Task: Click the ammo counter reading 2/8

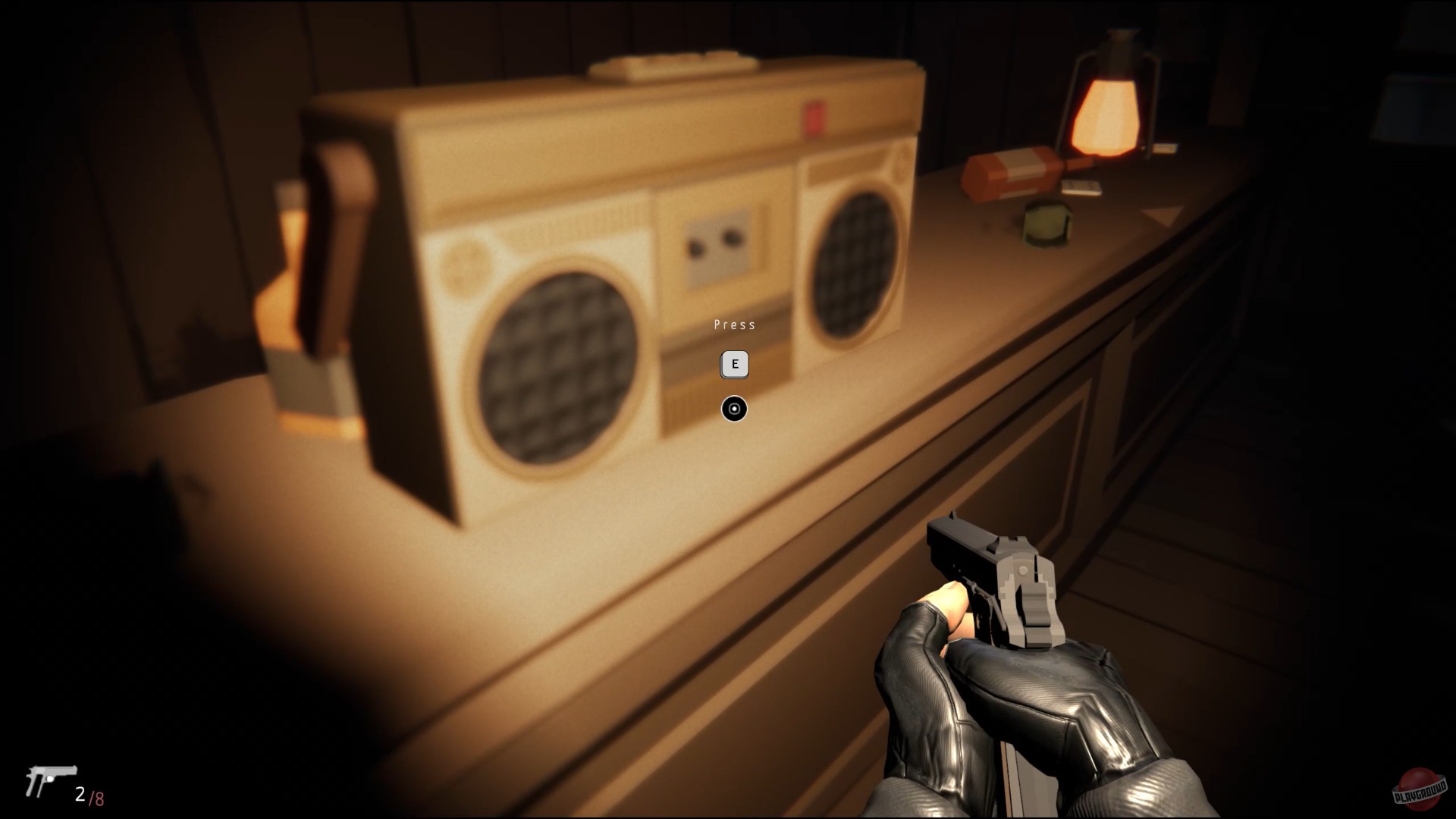Action: (x=89, y=793)
